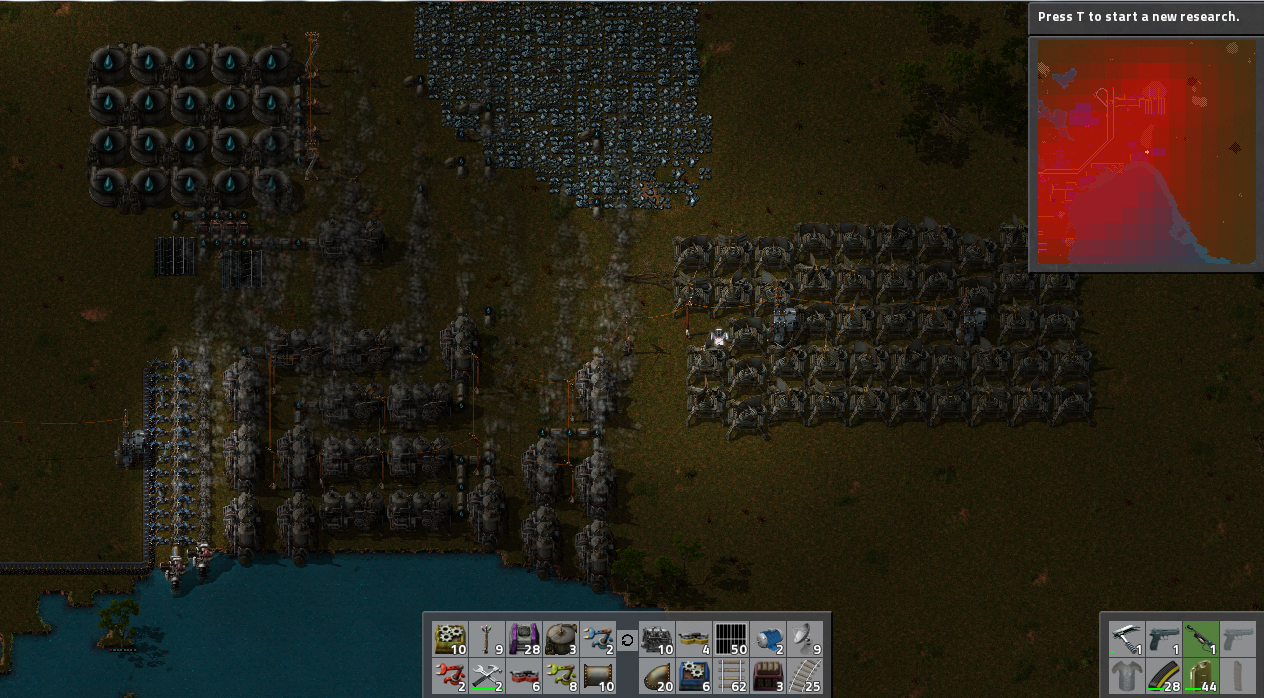Open the minimap in the top-right corner

[1146, 152]
